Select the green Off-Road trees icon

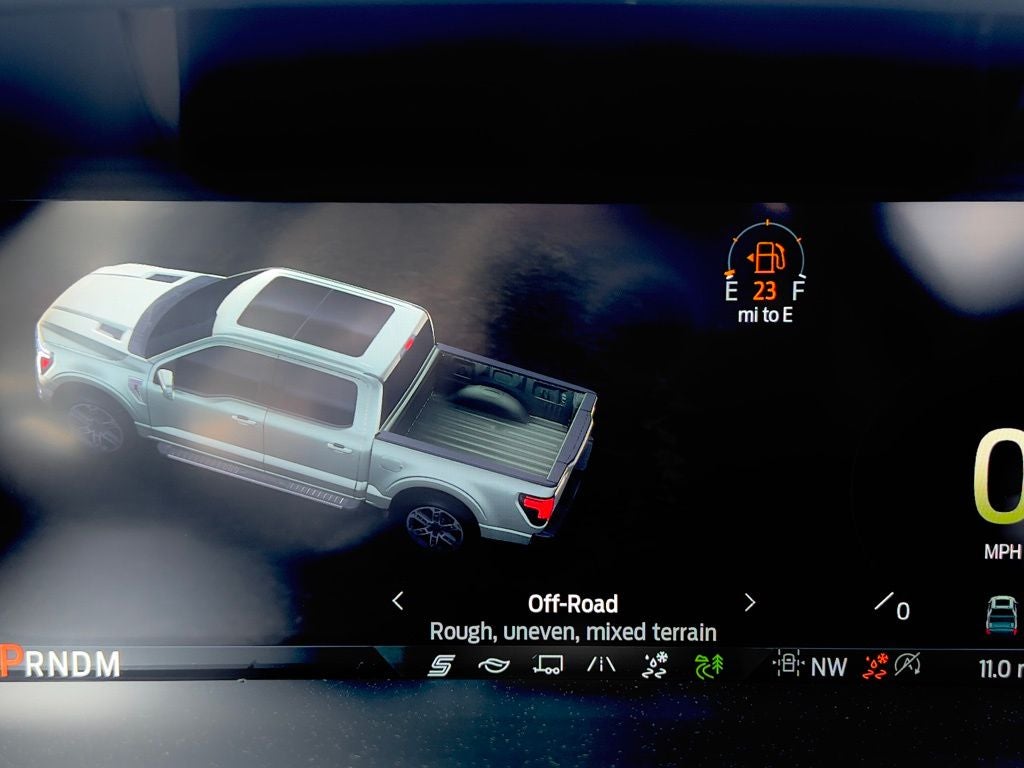pos(708,665)
